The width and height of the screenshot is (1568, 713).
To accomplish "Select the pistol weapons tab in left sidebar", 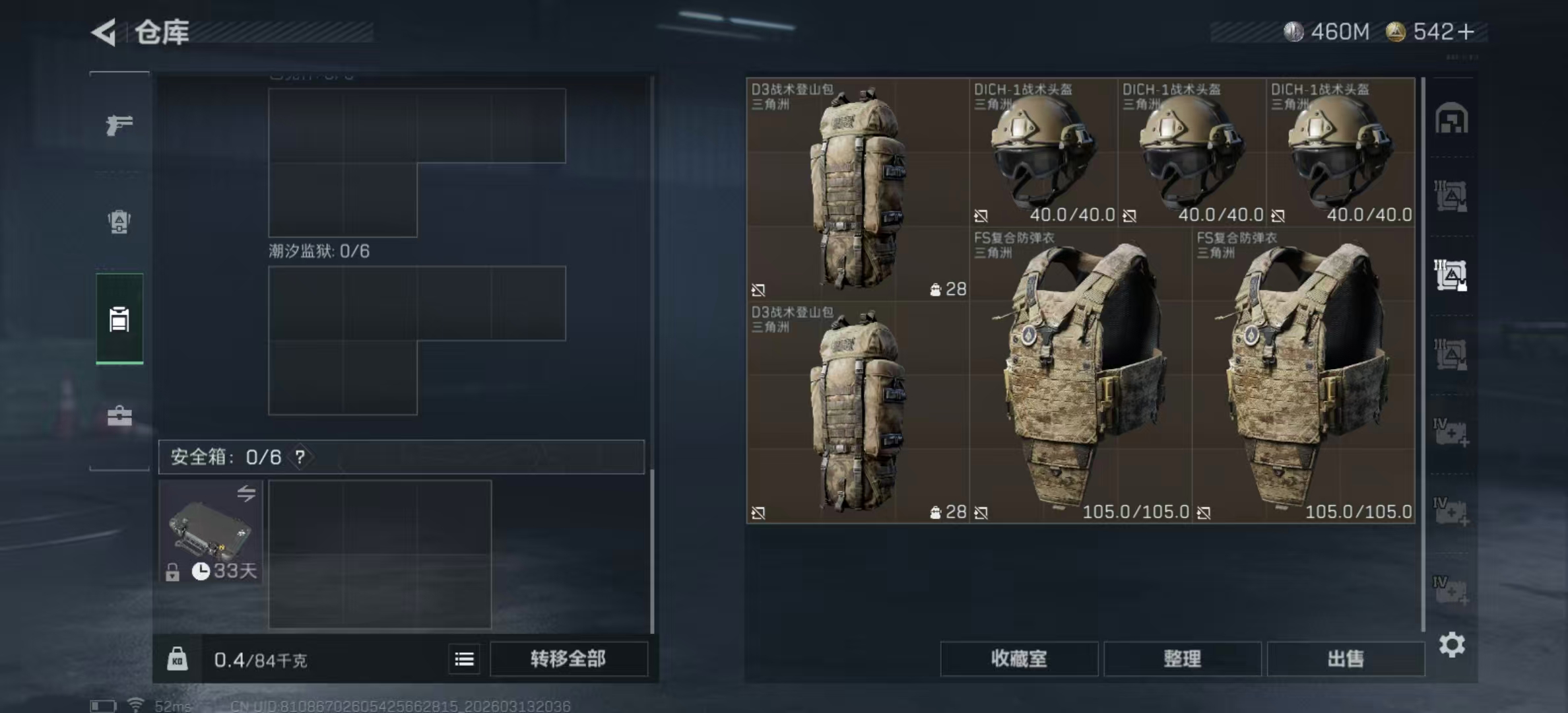I will click(x=119, y=125).
